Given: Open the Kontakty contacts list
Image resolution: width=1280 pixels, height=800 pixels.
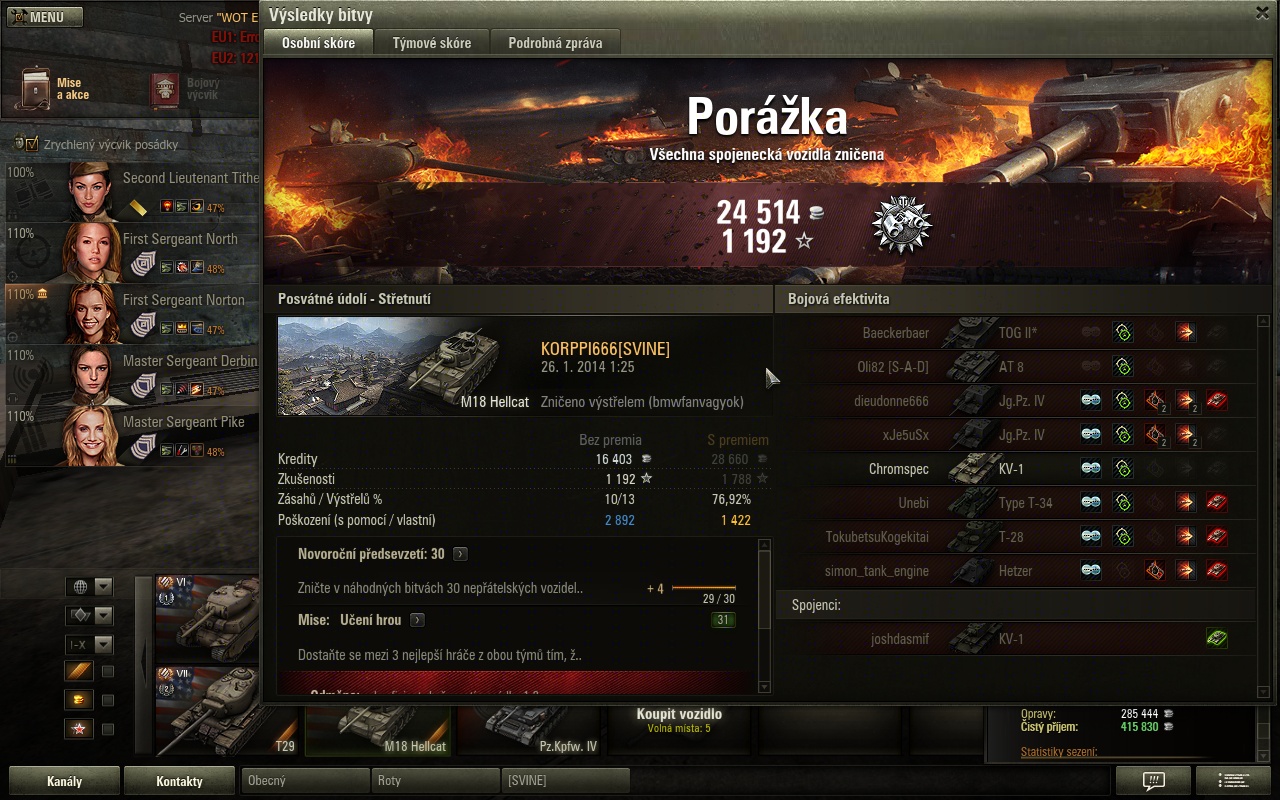Looking at the screenshot, I should coord(180,781).
